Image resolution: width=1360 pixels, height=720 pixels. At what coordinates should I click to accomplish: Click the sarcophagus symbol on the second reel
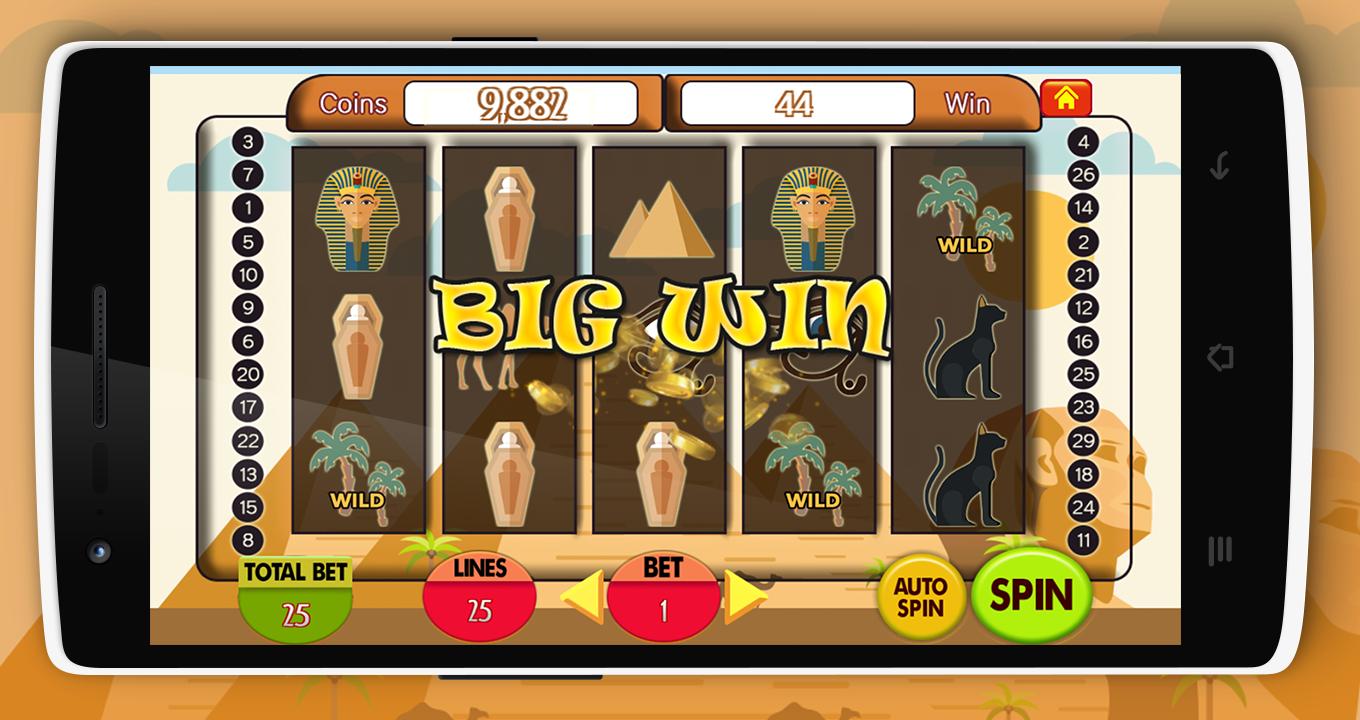[509, 217]
